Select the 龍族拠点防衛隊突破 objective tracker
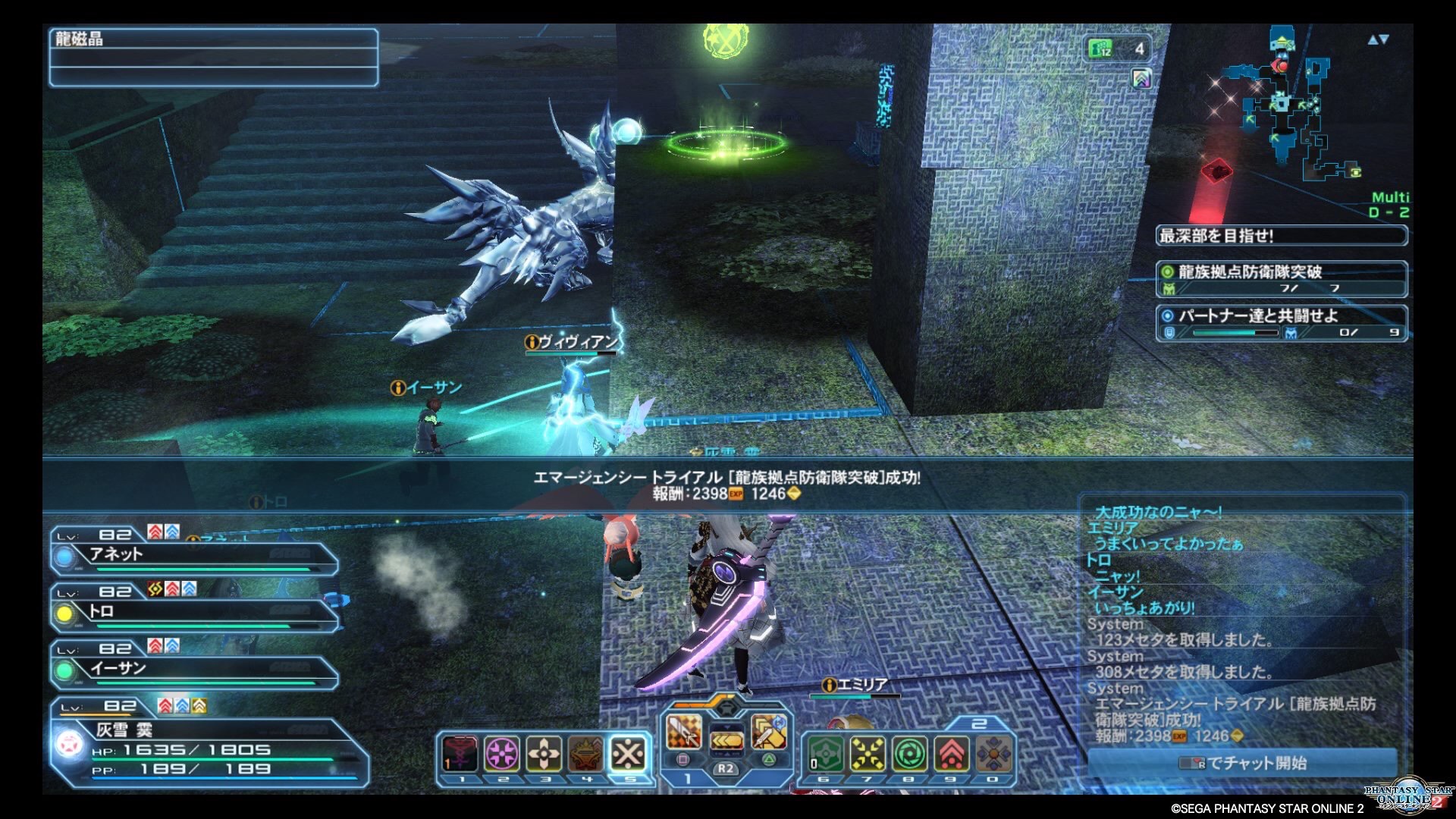 click(1282, 278)
